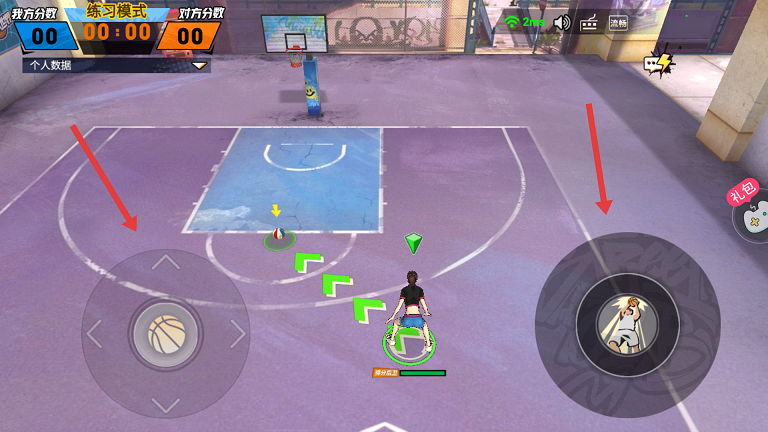Viewport: 768px width, 432px height.
Task: Tap the joystick's up arrow
Action: click(166, 264)
